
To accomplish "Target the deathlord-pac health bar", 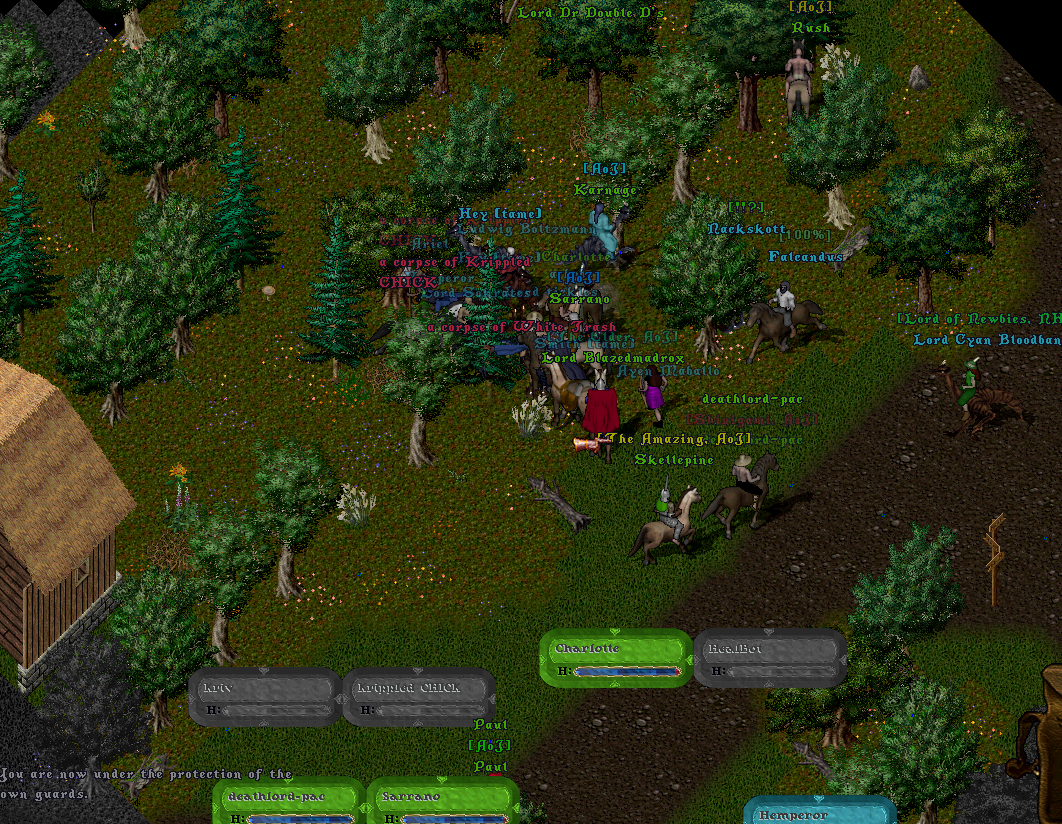I will tap(288, 802).
